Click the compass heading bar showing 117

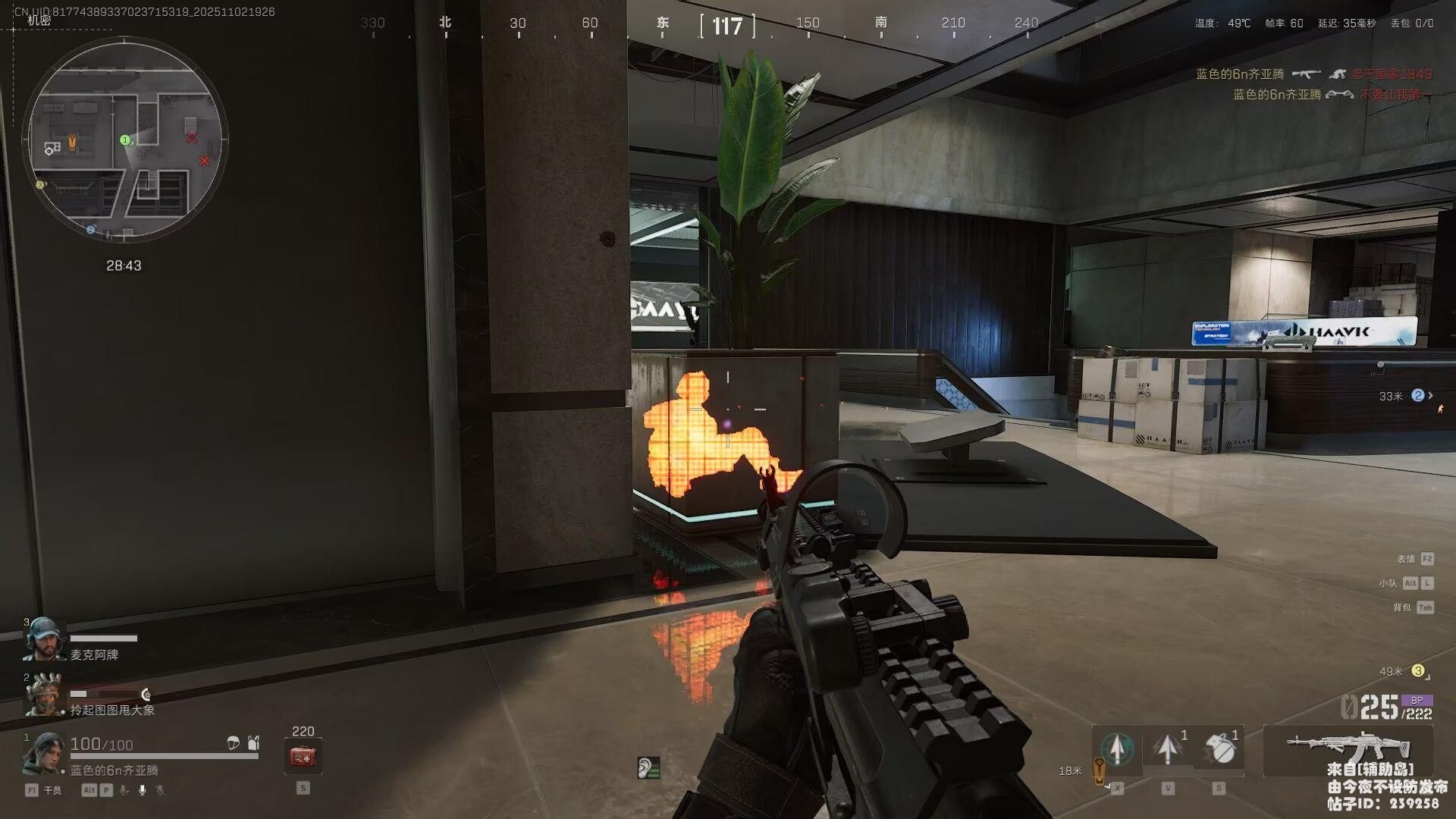(726, 27)
